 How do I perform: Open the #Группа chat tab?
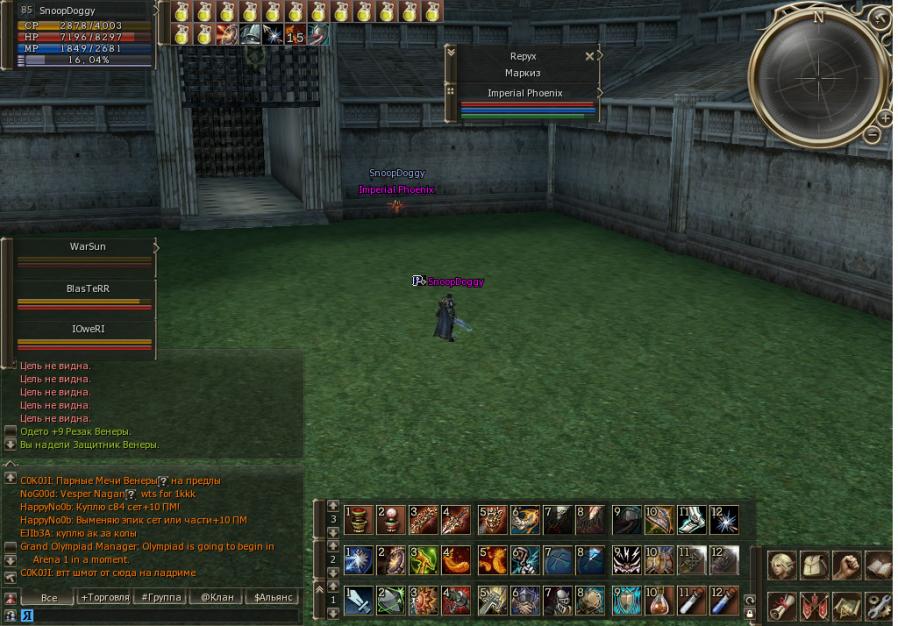coord(161,597)
